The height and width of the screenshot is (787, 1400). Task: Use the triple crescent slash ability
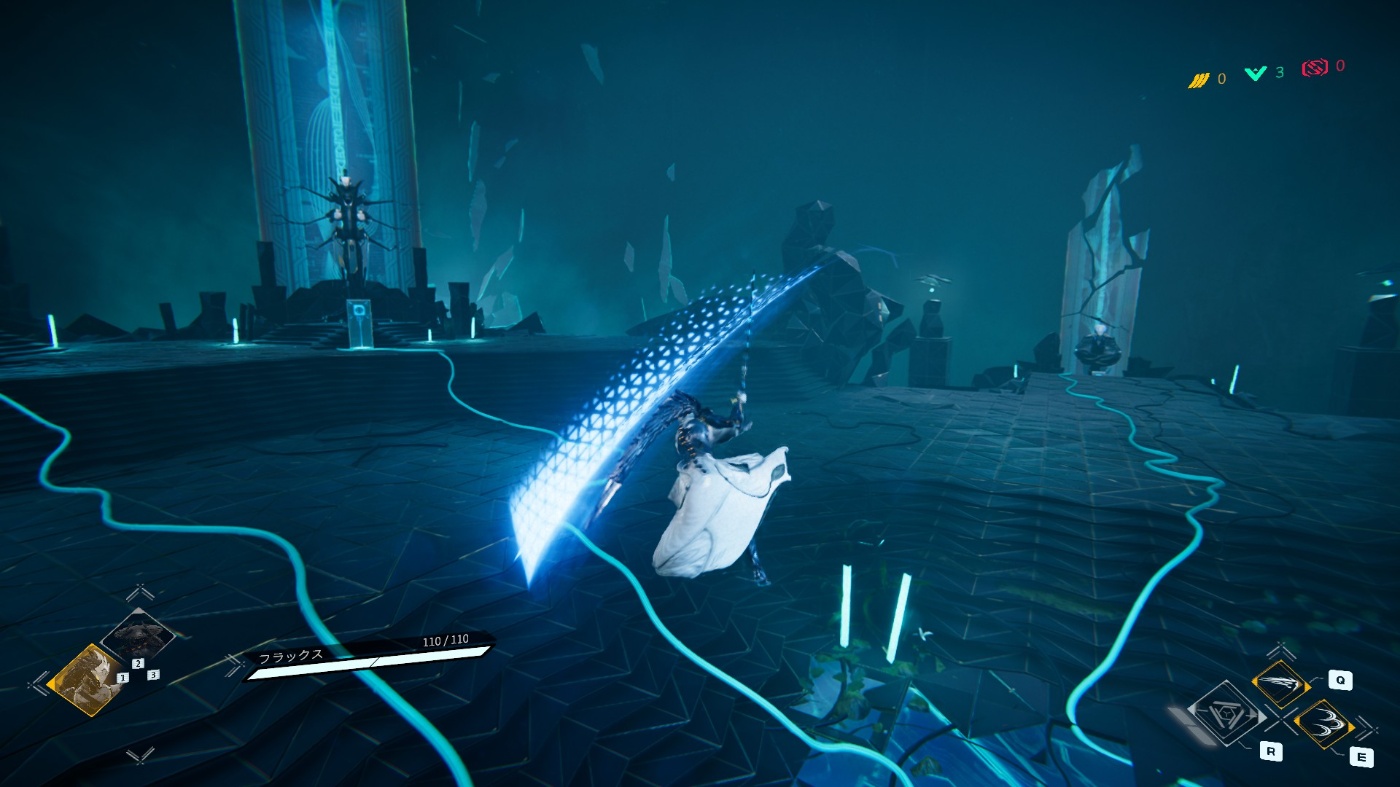(1323, 724)
